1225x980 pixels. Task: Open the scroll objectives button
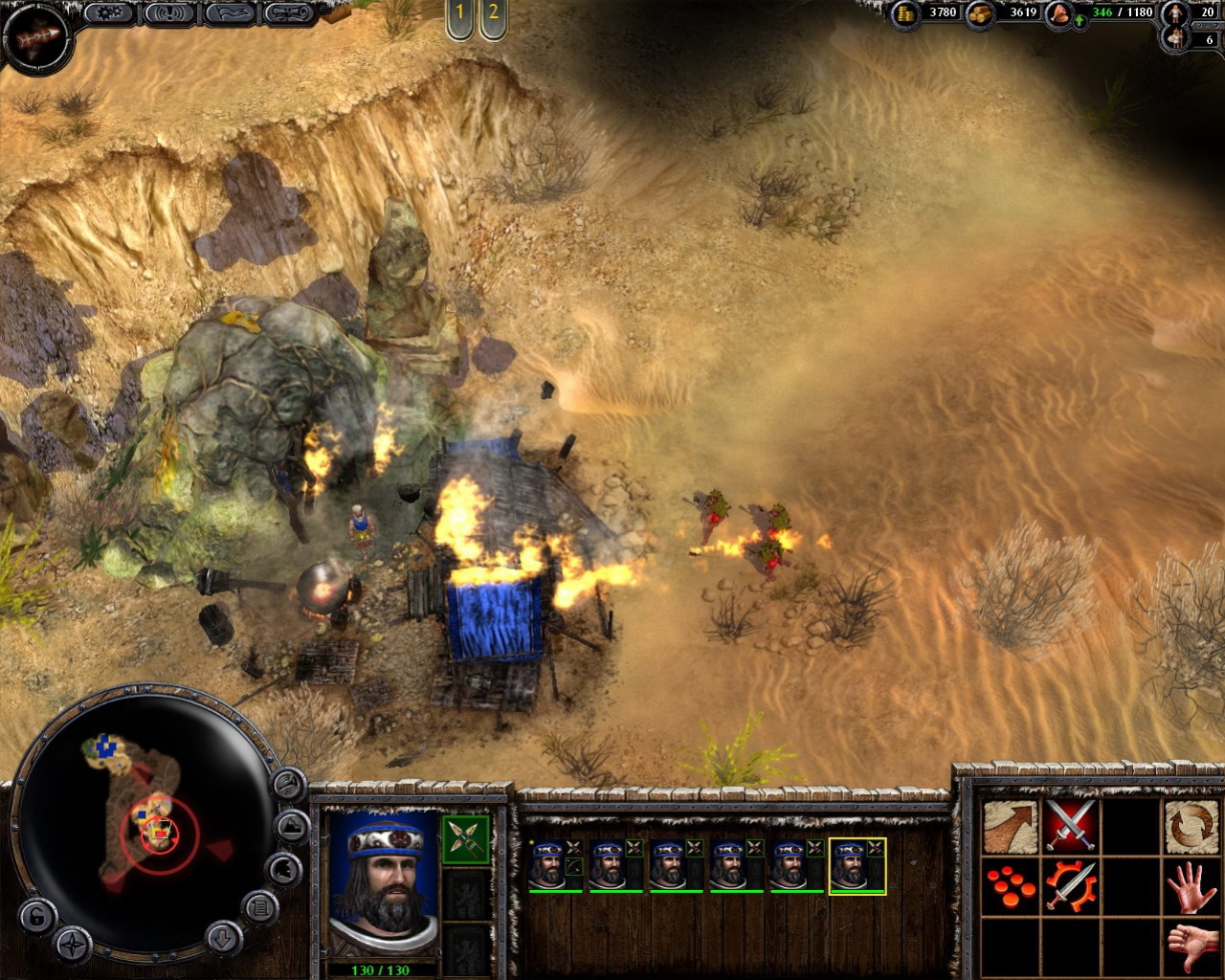click(x=289, y=13)
